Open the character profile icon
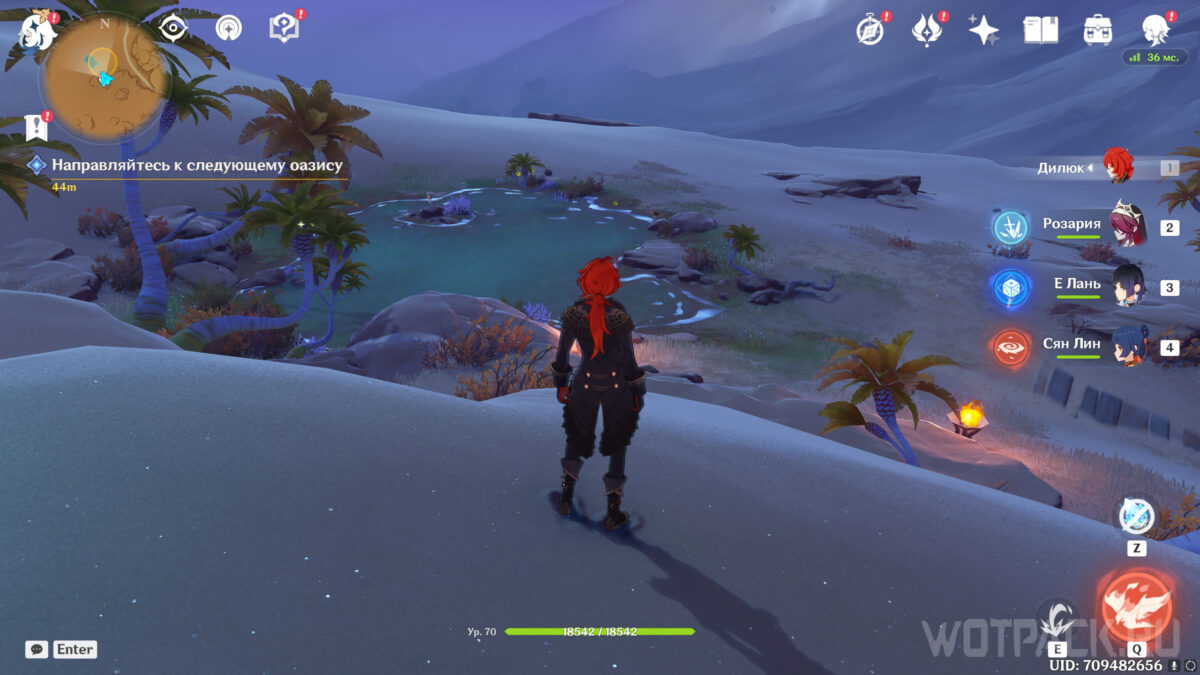This screenshot has height=675, width=1200. click(1156, 30)
